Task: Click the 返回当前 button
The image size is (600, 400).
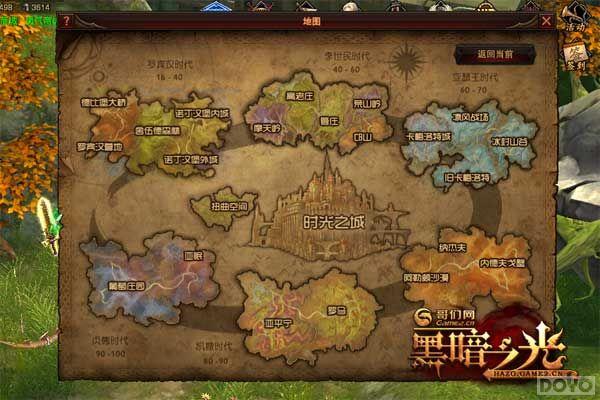Action: pyautogui.click(x=483, y=53)
